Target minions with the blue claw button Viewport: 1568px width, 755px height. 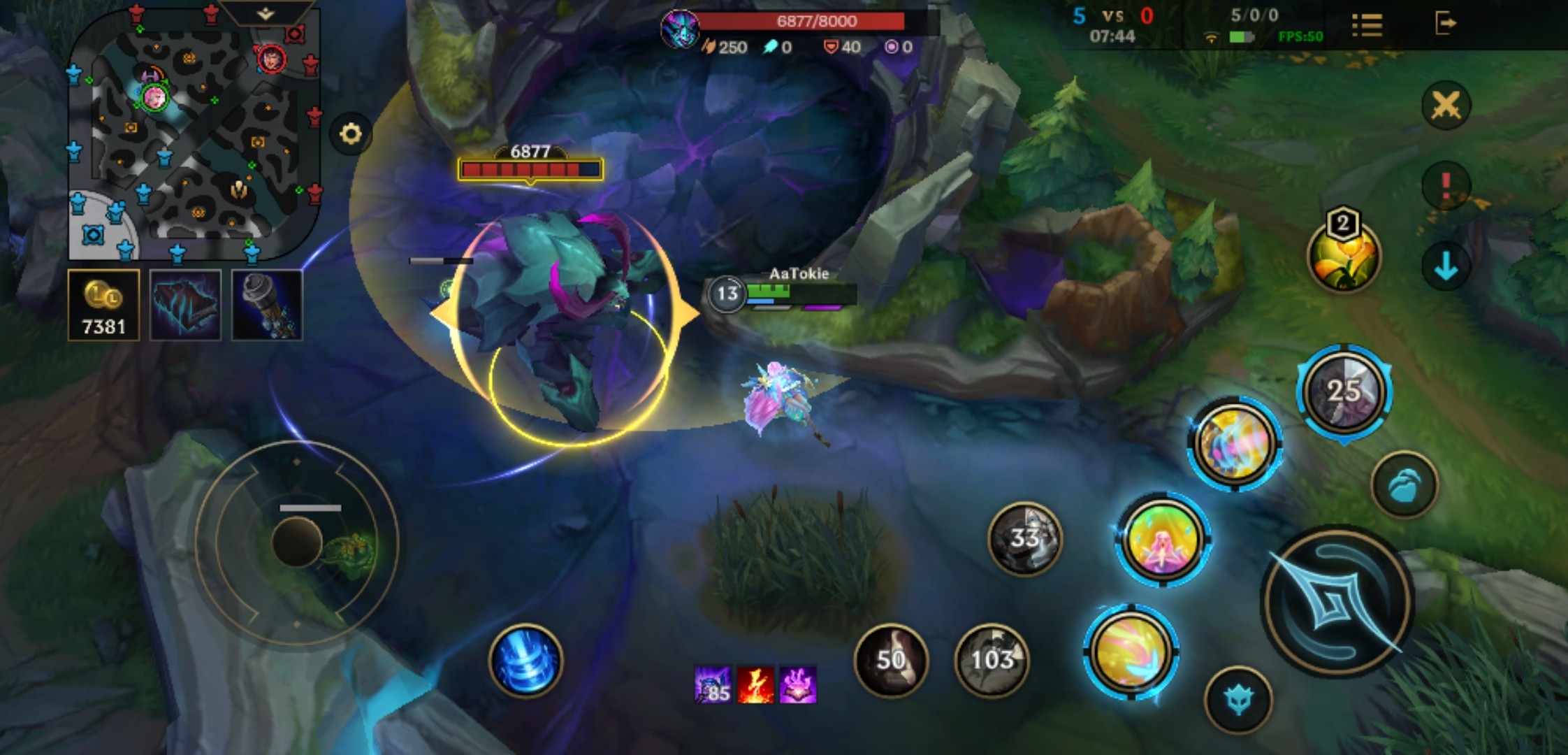(1404, 484)
